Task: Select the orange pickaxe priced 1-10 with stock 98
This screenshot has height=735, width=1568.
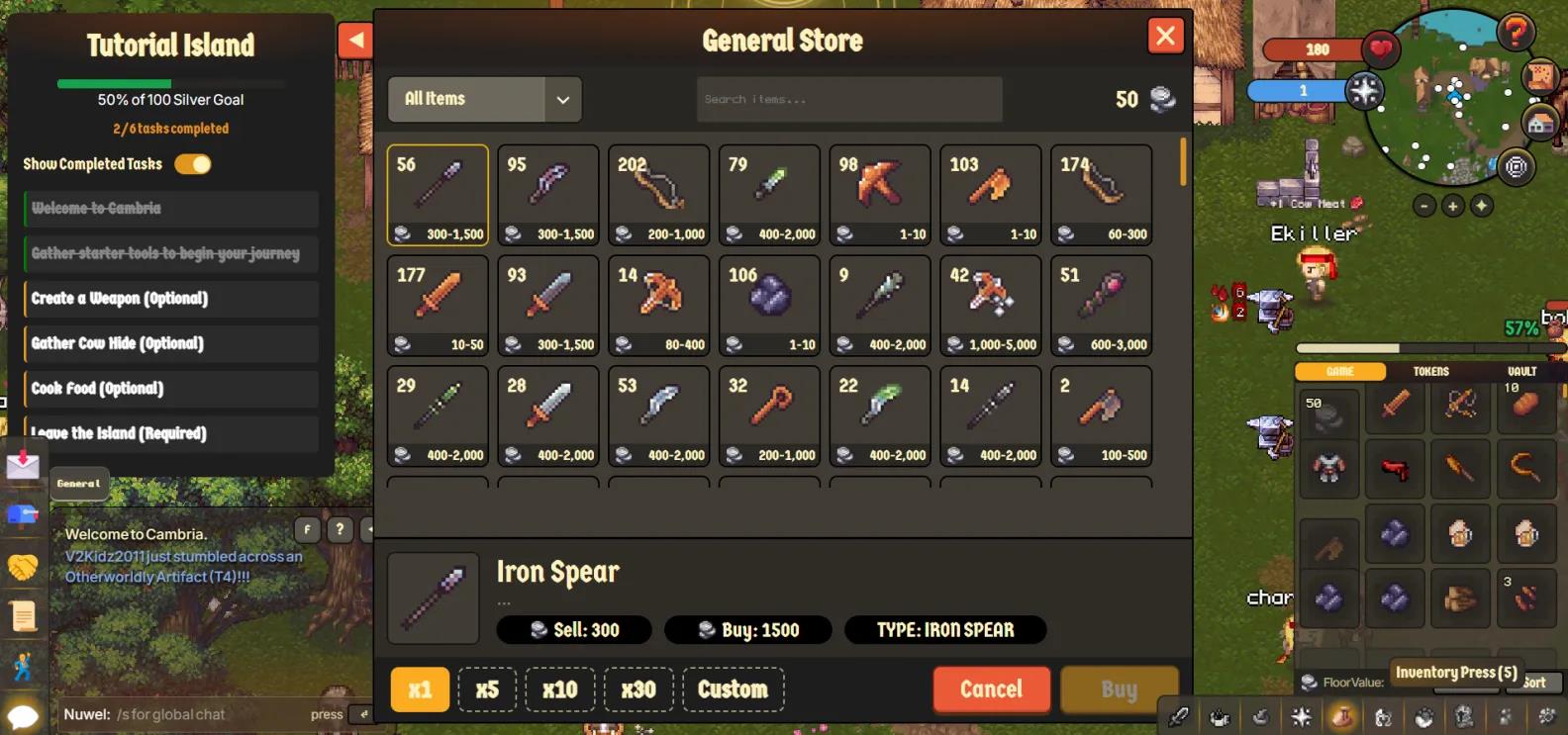Action: (880, 195)
